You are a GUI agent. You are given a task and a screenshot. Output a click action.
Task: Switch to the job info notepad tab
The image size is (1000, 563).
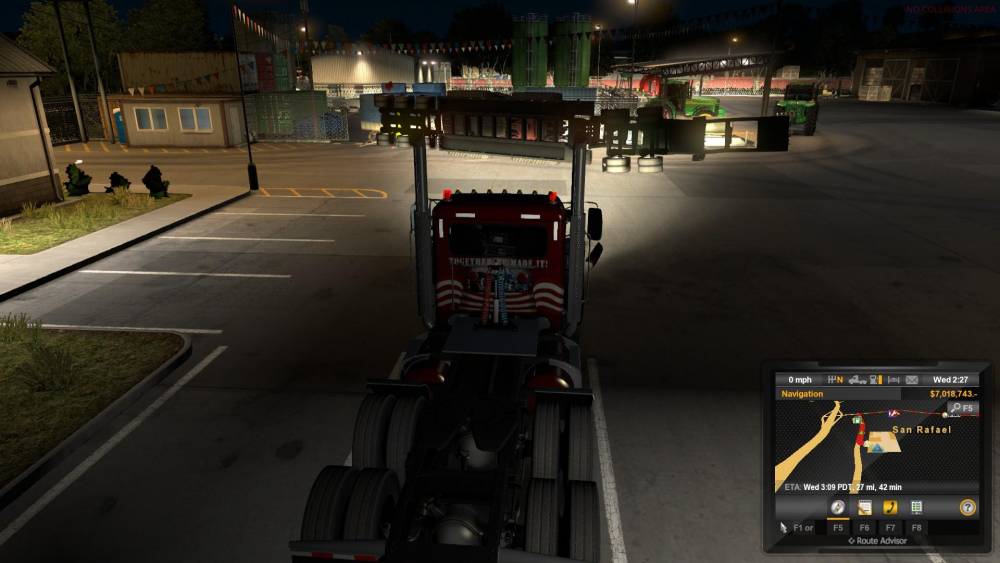(864, 507)
